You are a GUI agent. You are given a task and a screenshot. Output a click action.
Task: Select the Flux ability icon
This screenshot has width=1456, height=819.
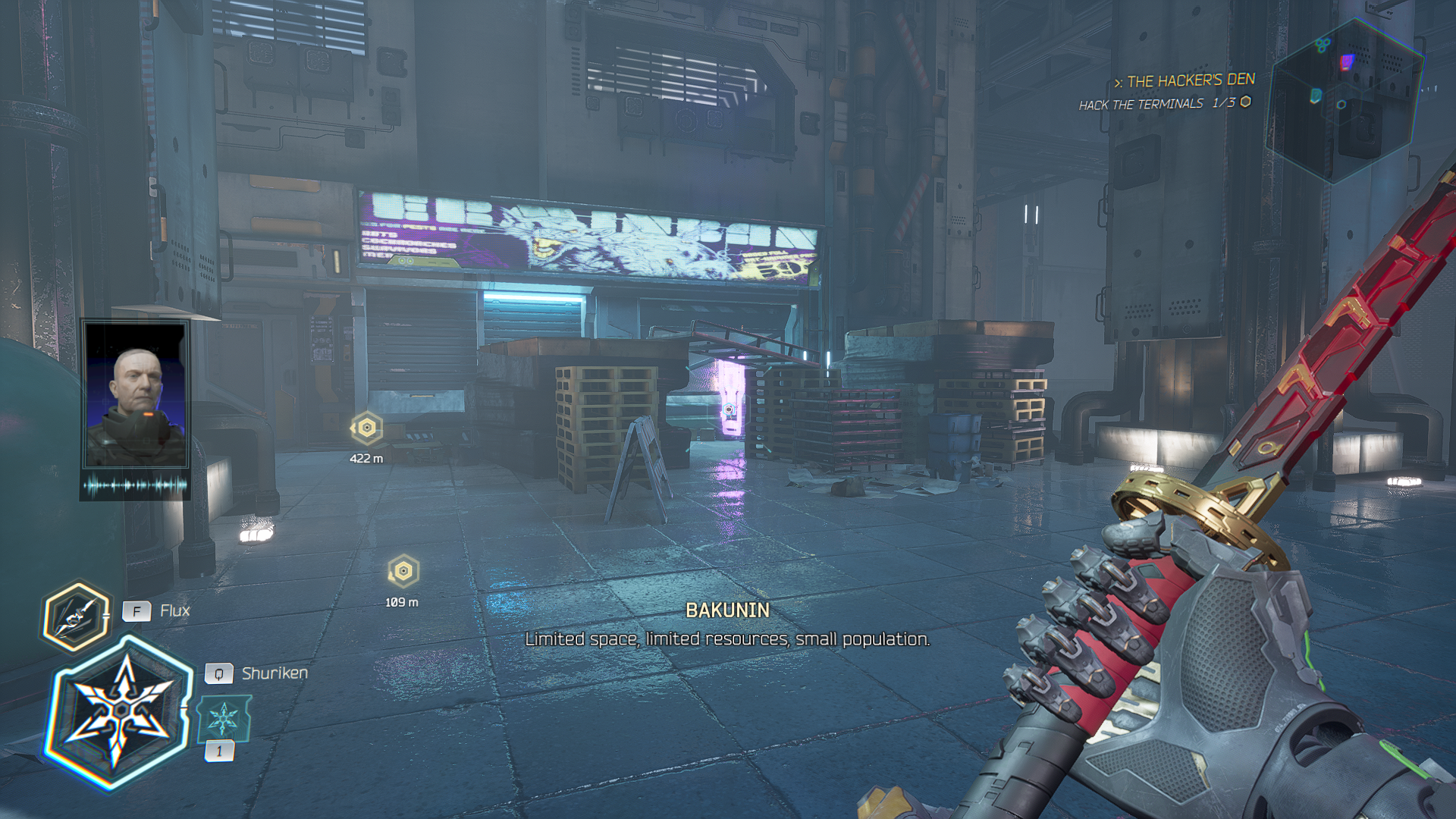click(74, 617)
